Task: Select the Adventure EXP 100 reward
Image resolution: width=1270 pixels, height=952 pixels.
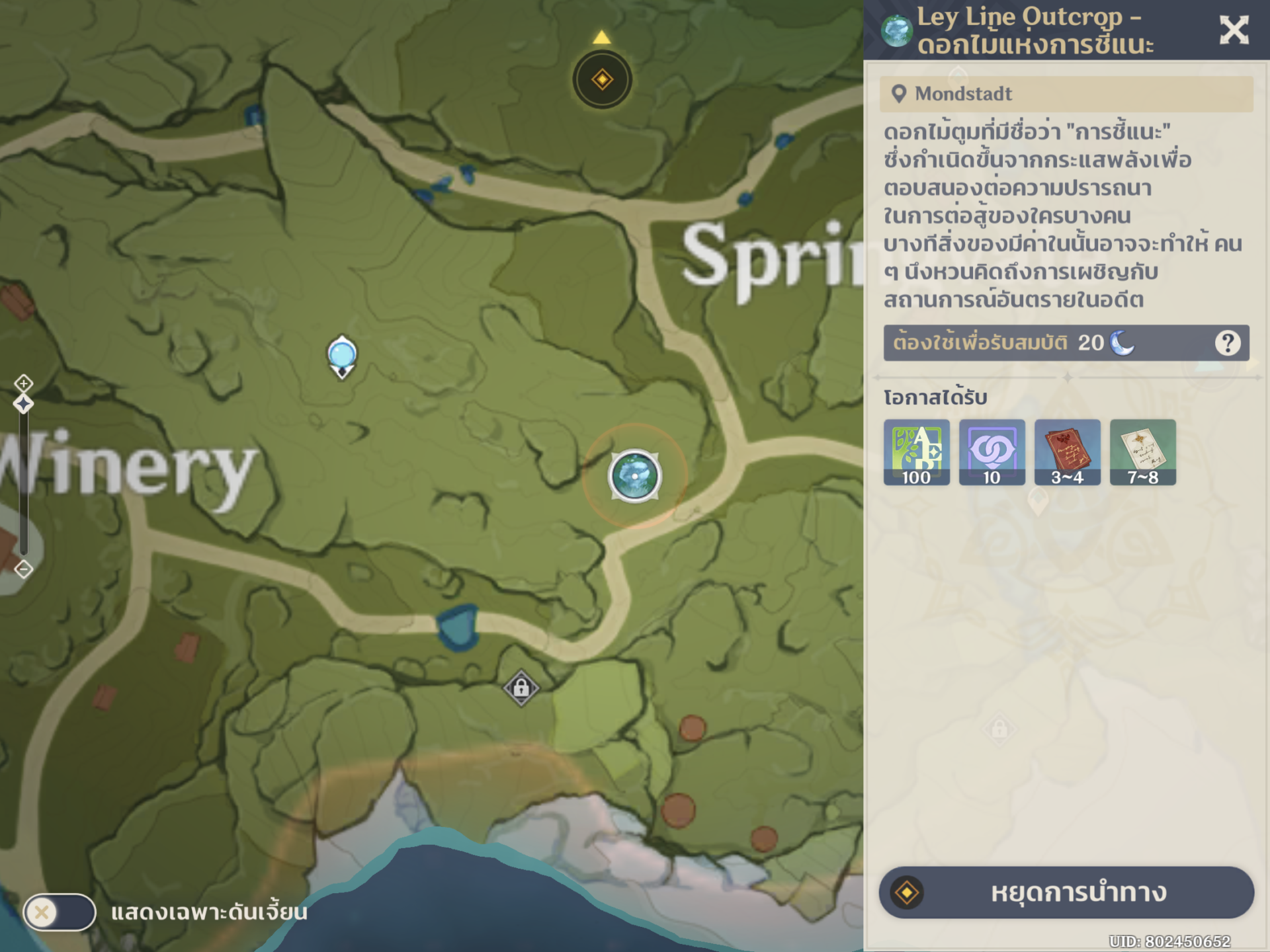Action: [x=916, y=452]
